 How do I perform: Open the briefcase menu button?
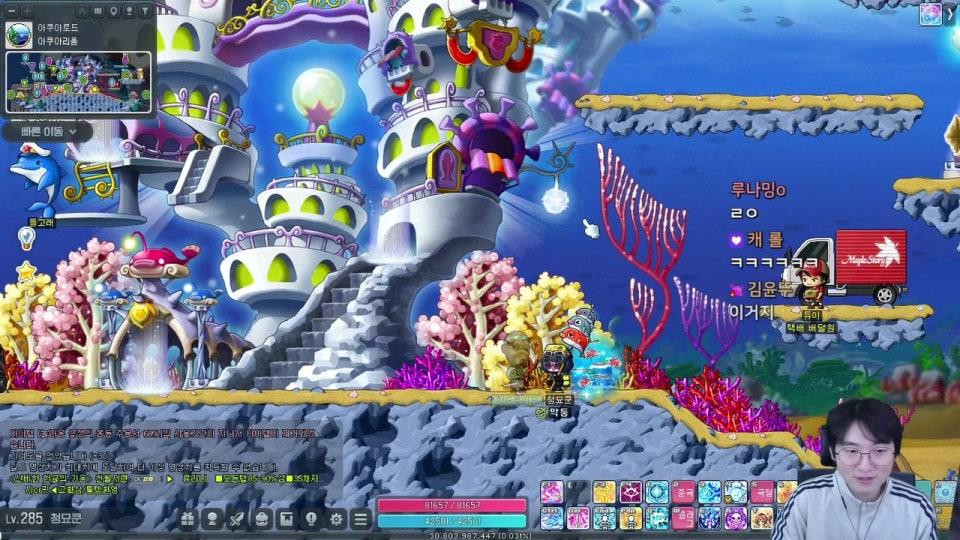[262, 519]
